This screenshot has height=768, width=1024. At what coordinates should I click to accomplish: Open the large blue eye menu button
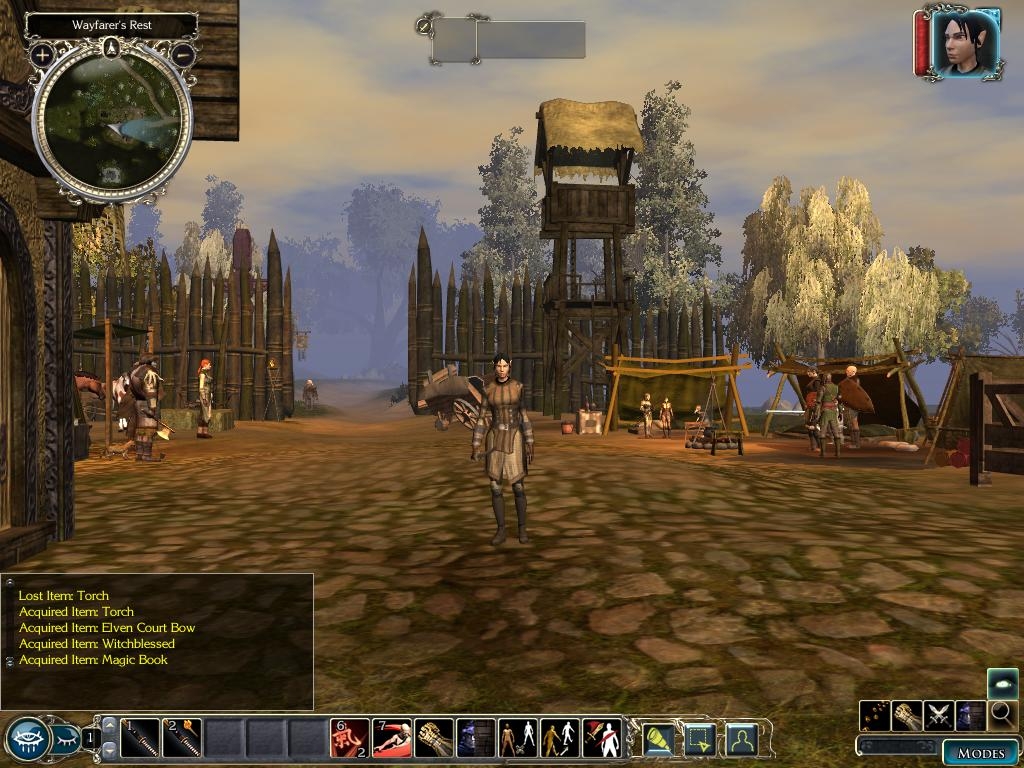tap(28, 739)
